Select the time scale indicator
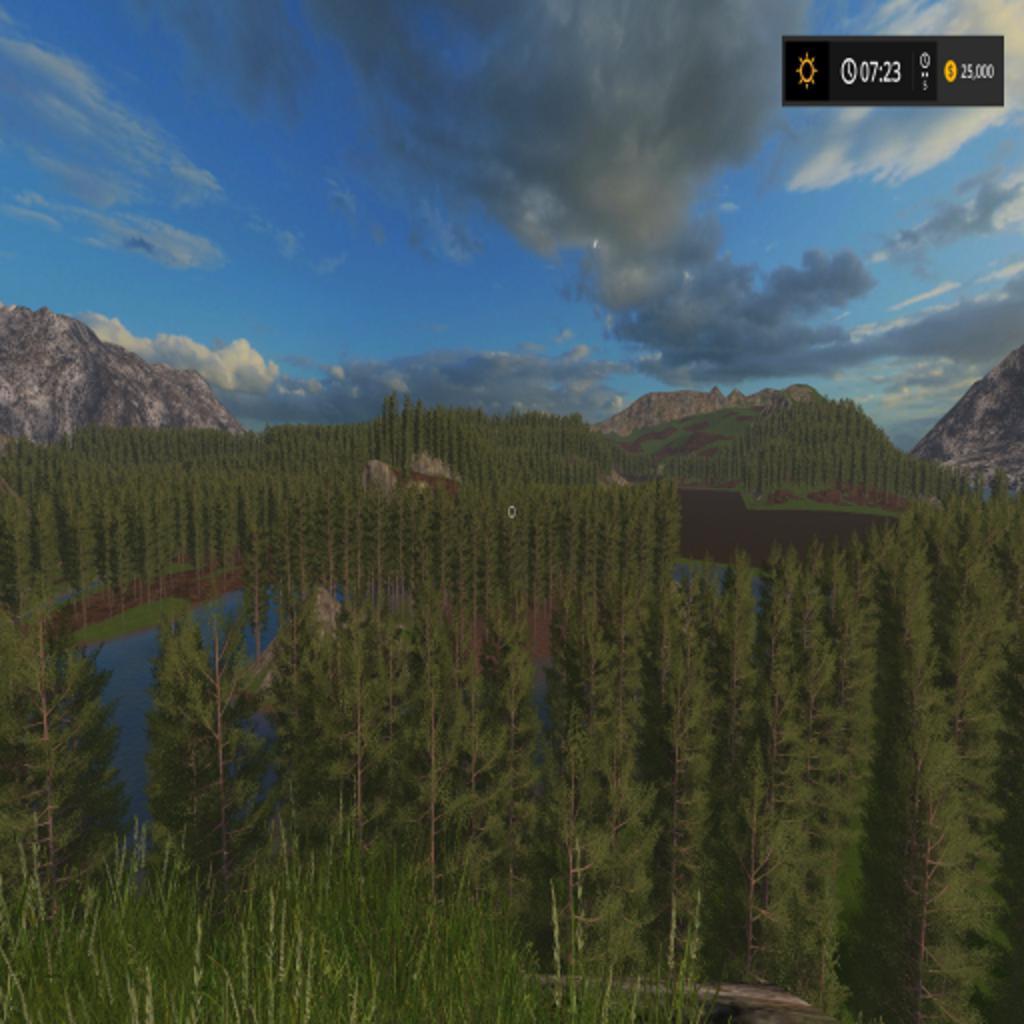The width and height of the screenshot is (1024, 1024). point(924,71)
